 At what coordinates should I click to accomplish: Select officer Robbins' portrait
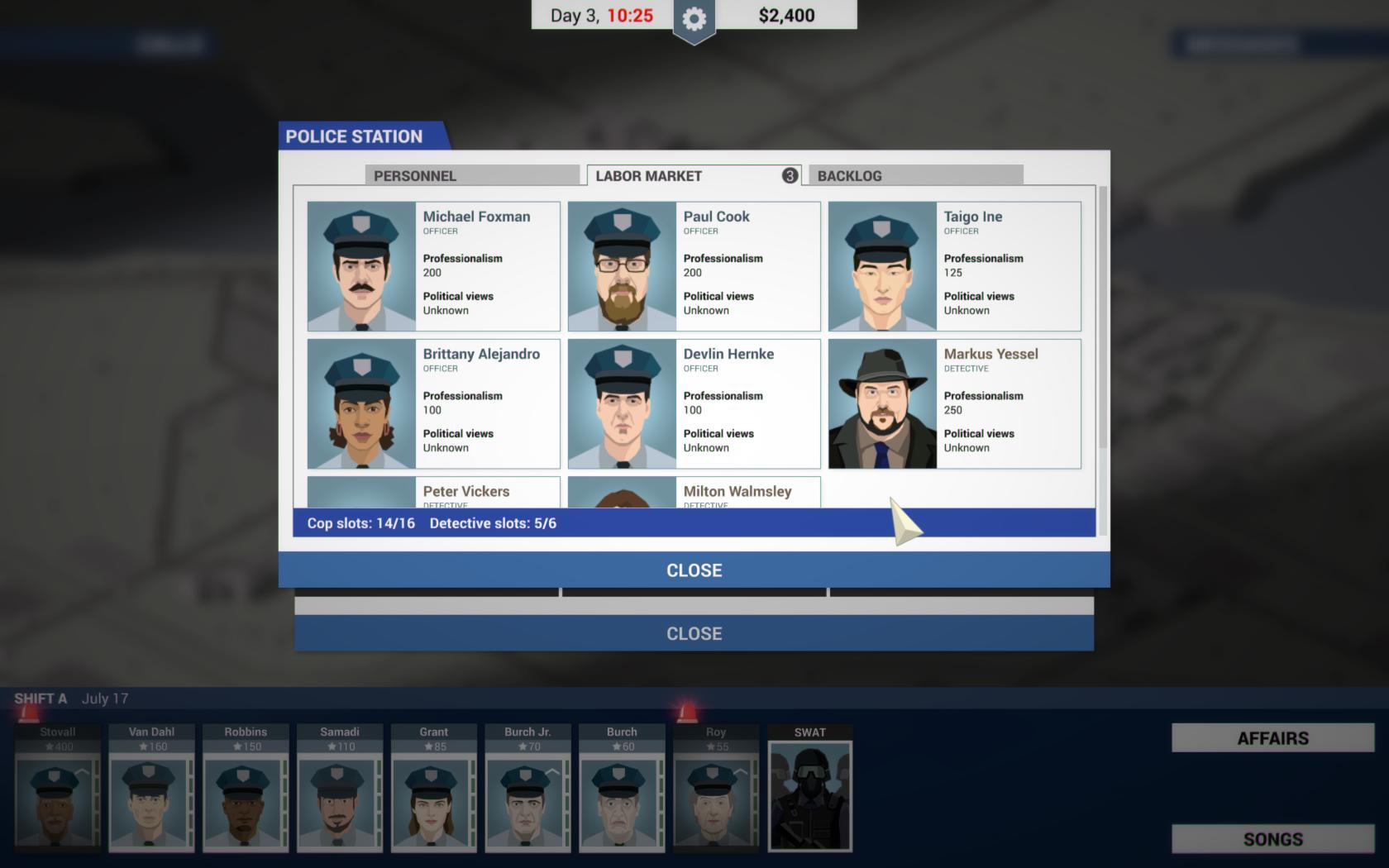click(246, 789)
